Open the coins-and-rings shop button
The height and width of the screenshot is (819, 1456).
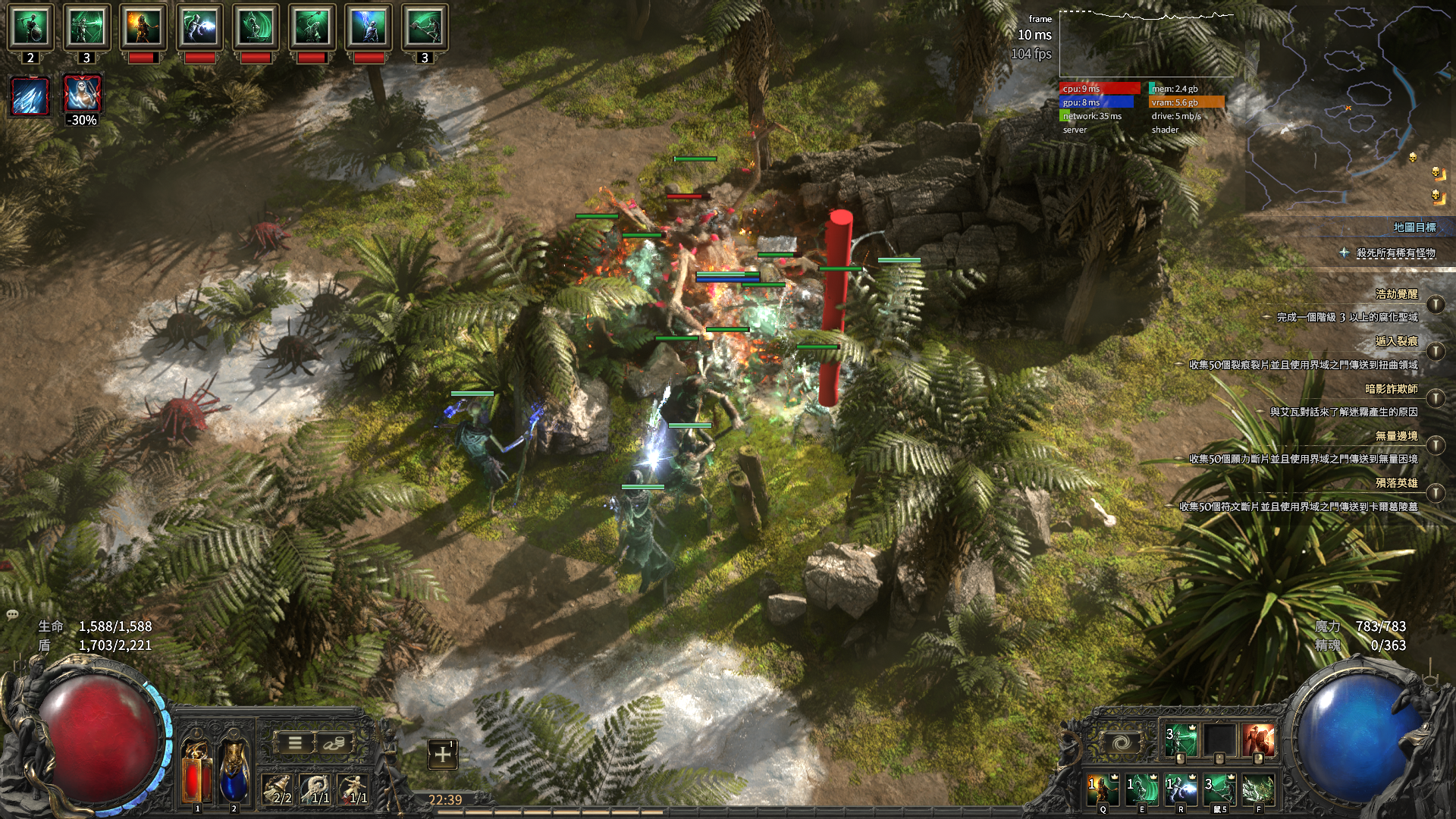click(332, 743)
